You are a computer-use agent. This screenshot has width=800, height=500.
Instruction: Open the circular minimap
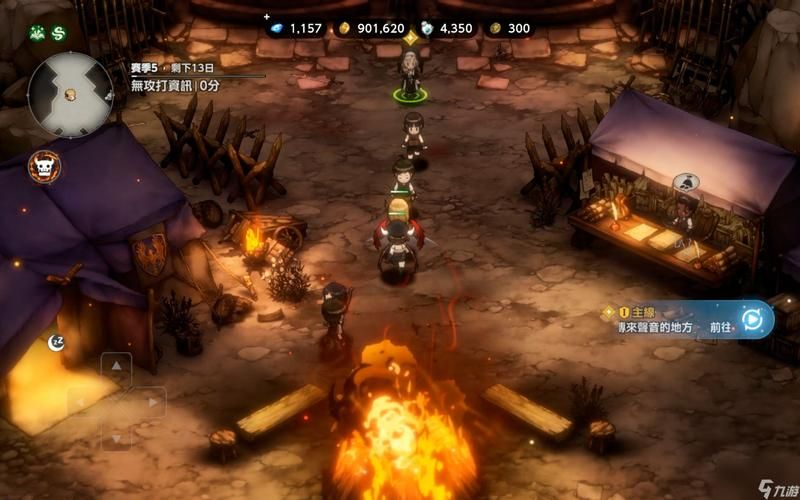click(x=70, y=95)
